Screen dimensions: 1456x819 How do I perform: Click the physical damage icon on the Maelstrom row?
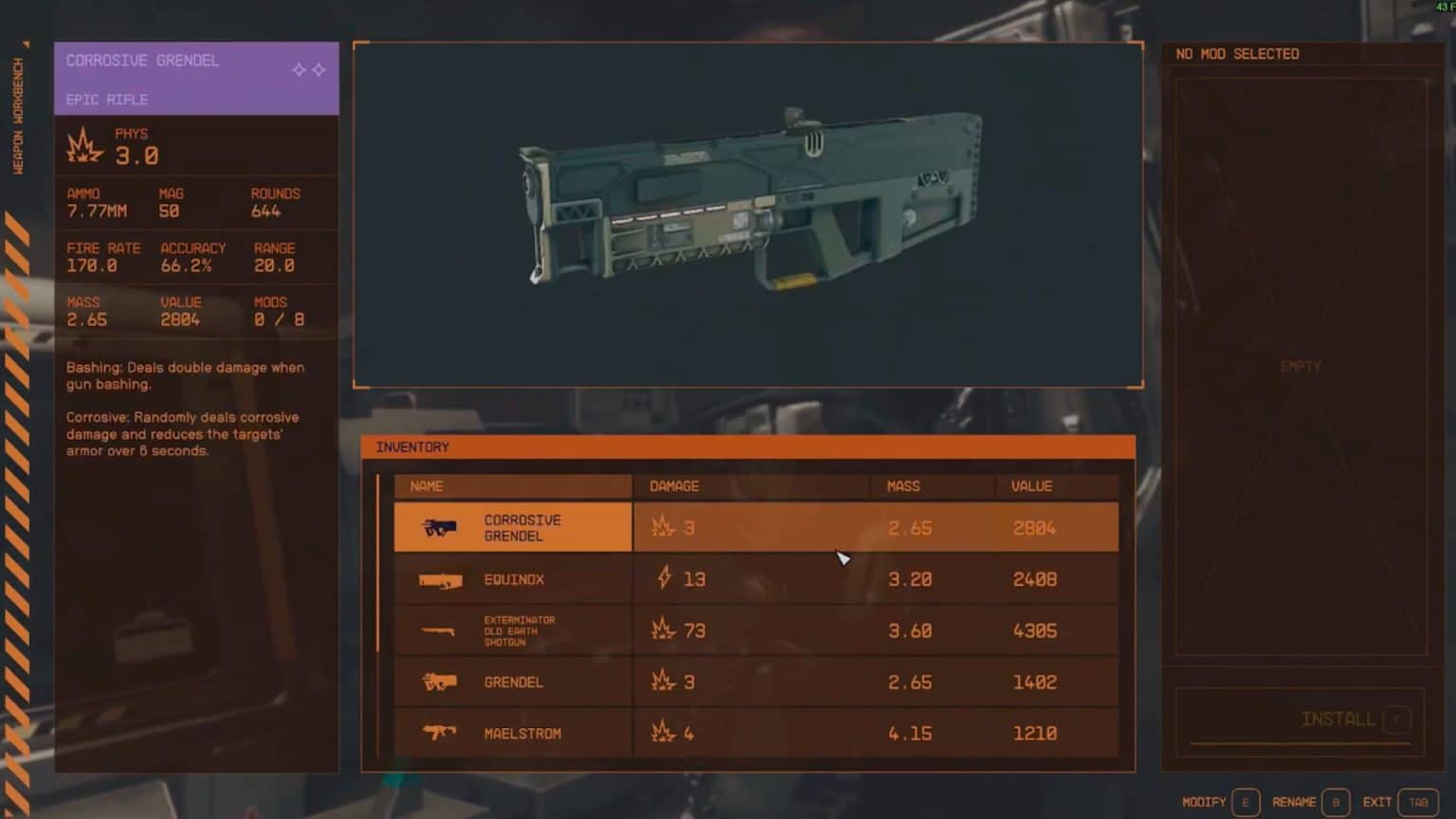point(661,732)
